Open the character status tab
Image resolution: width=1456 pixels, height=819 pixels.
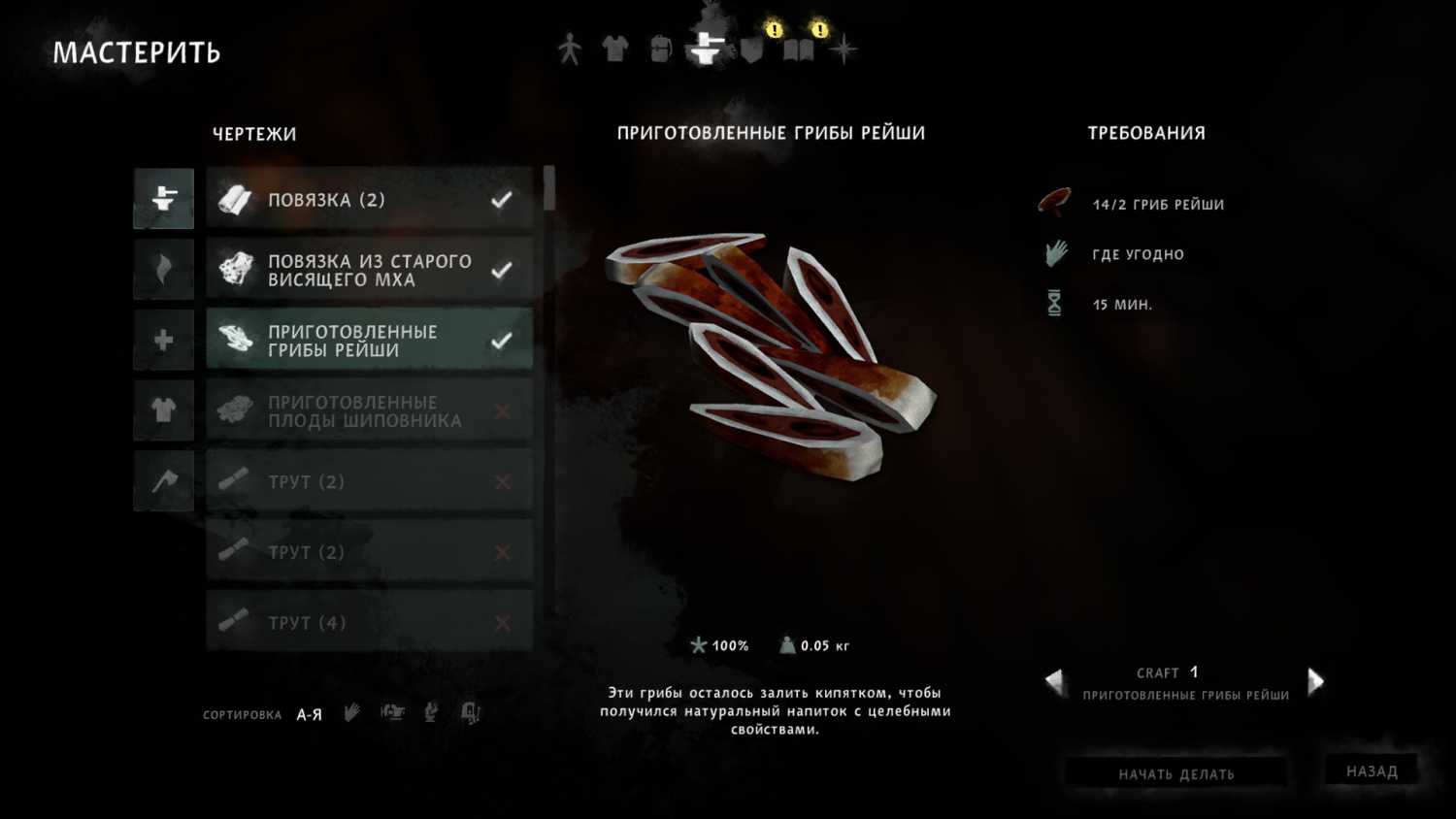570,49
